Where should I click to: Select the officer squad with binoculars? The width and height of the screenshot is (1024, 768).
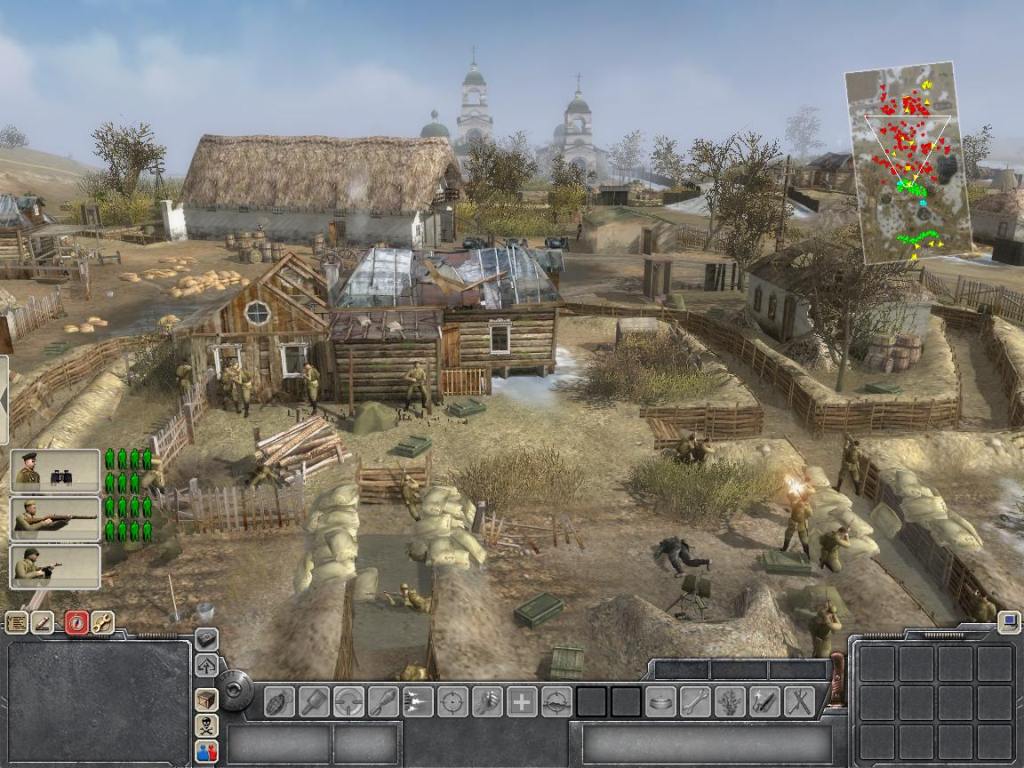(x=55, y=470)
